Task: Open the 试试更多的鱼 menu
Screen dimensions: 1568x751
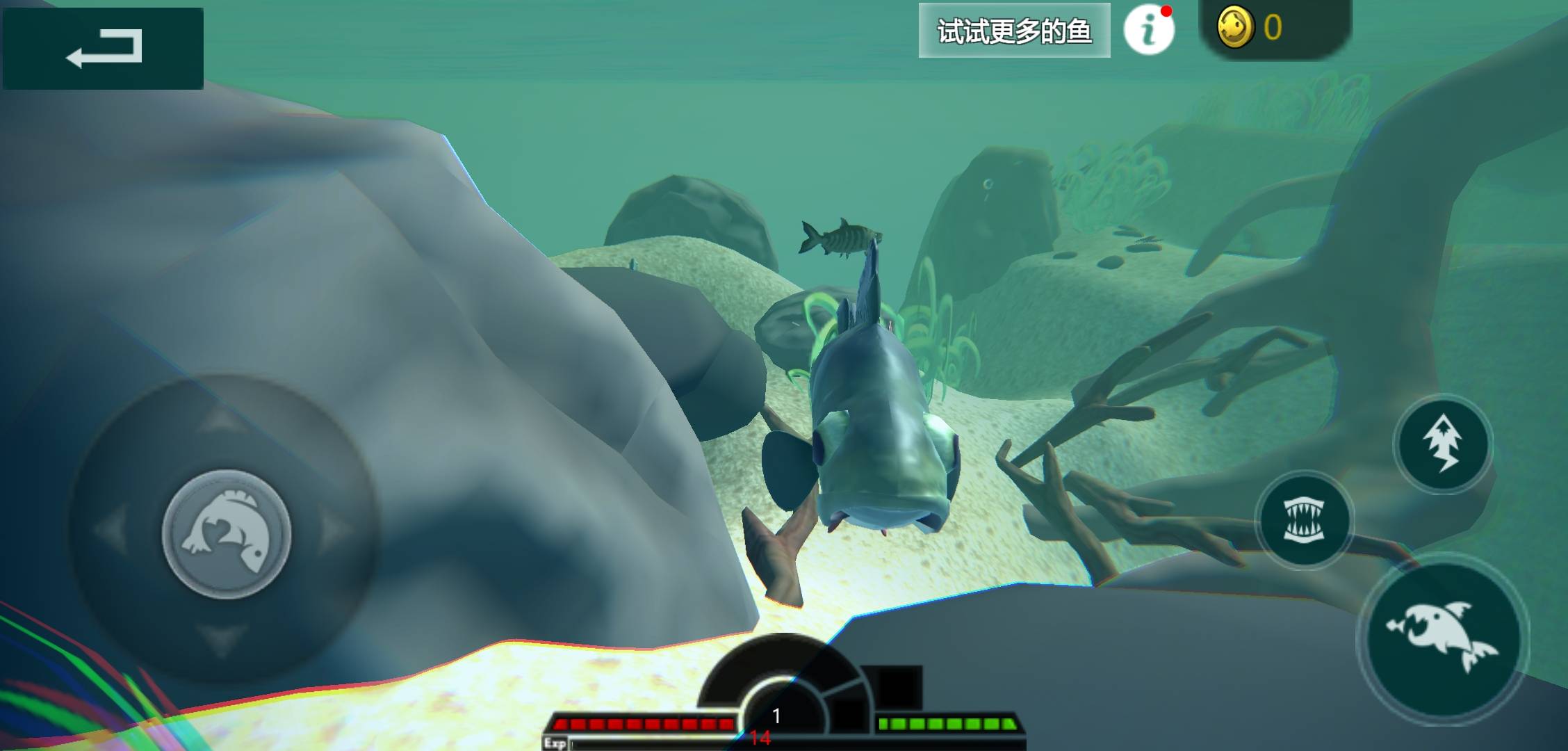Action: click(x=1014, y=31)
